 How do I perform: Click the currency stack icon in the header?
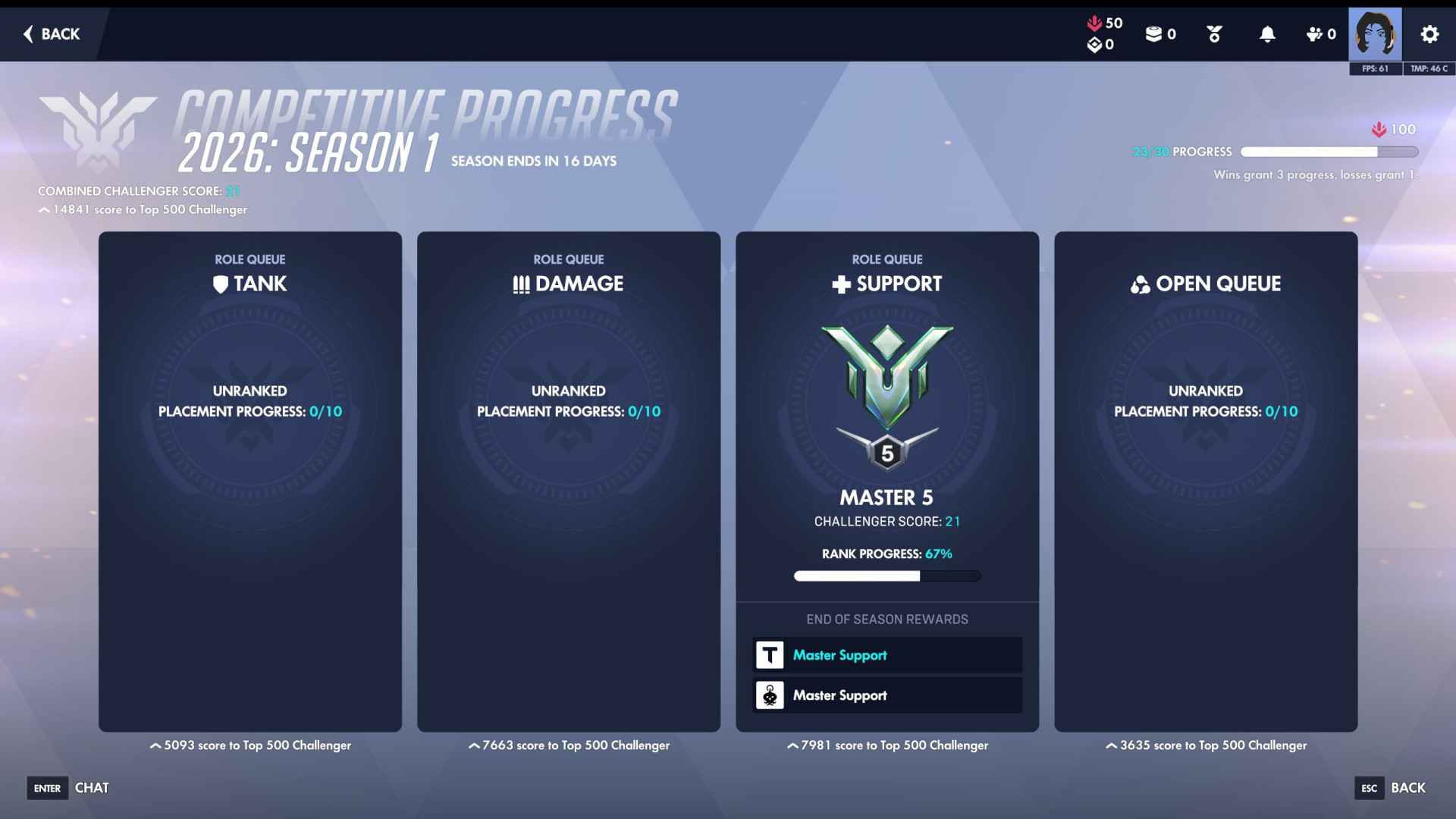(x=1153, y=34)
